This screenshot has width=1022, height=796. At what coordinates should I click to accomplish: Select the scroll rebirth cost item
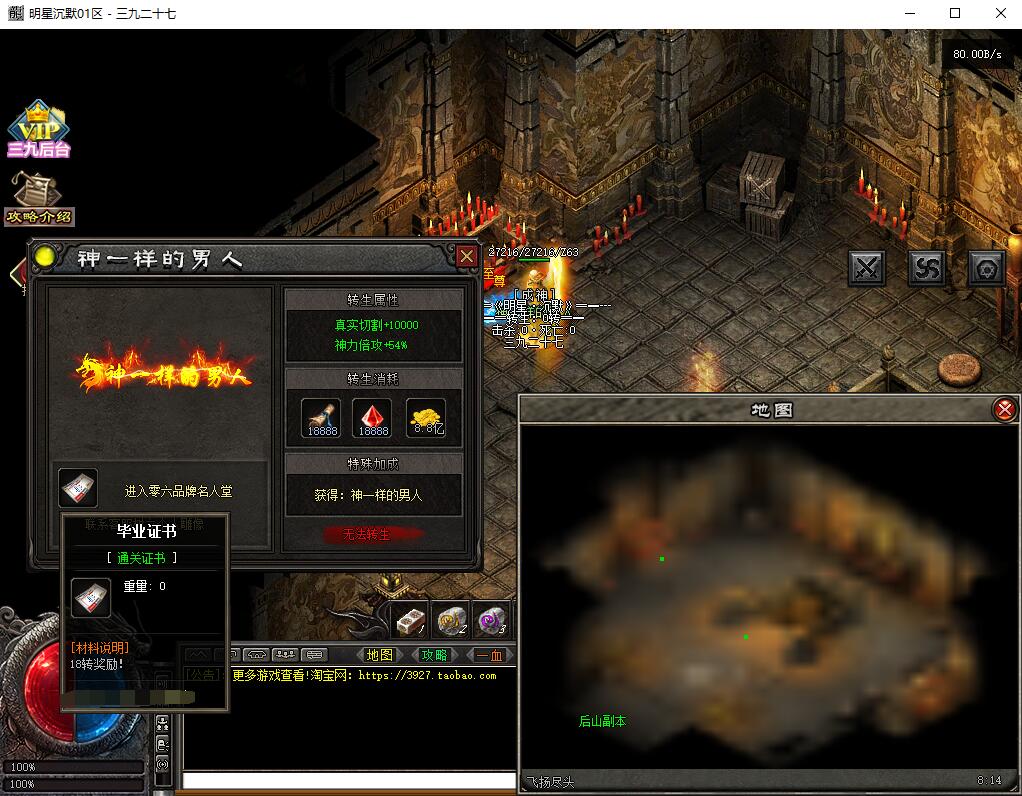pyautogui.click(x=321, y=418)
